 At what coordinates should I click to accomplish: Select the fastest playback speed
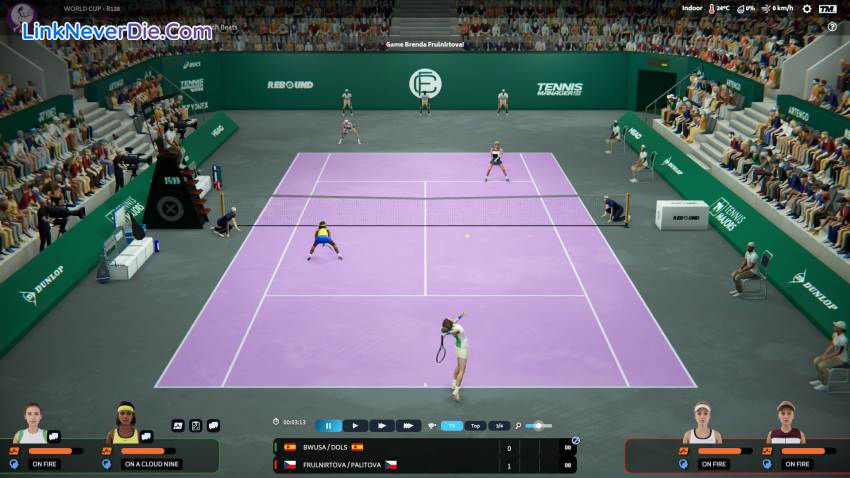click(408, 426)
